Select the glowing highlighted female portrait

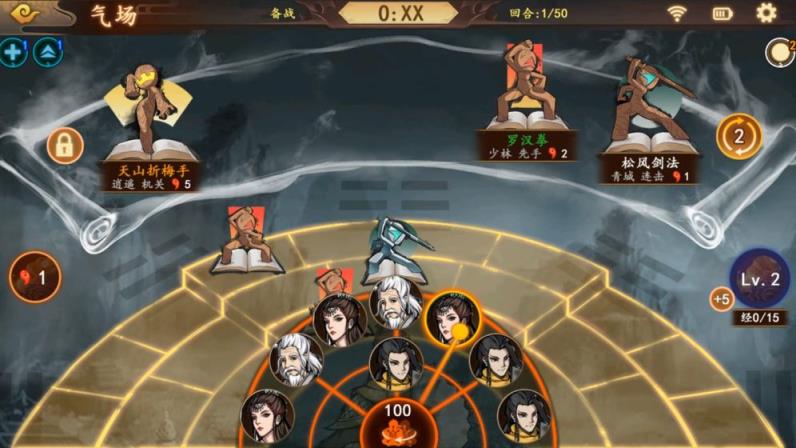(451, 318)
